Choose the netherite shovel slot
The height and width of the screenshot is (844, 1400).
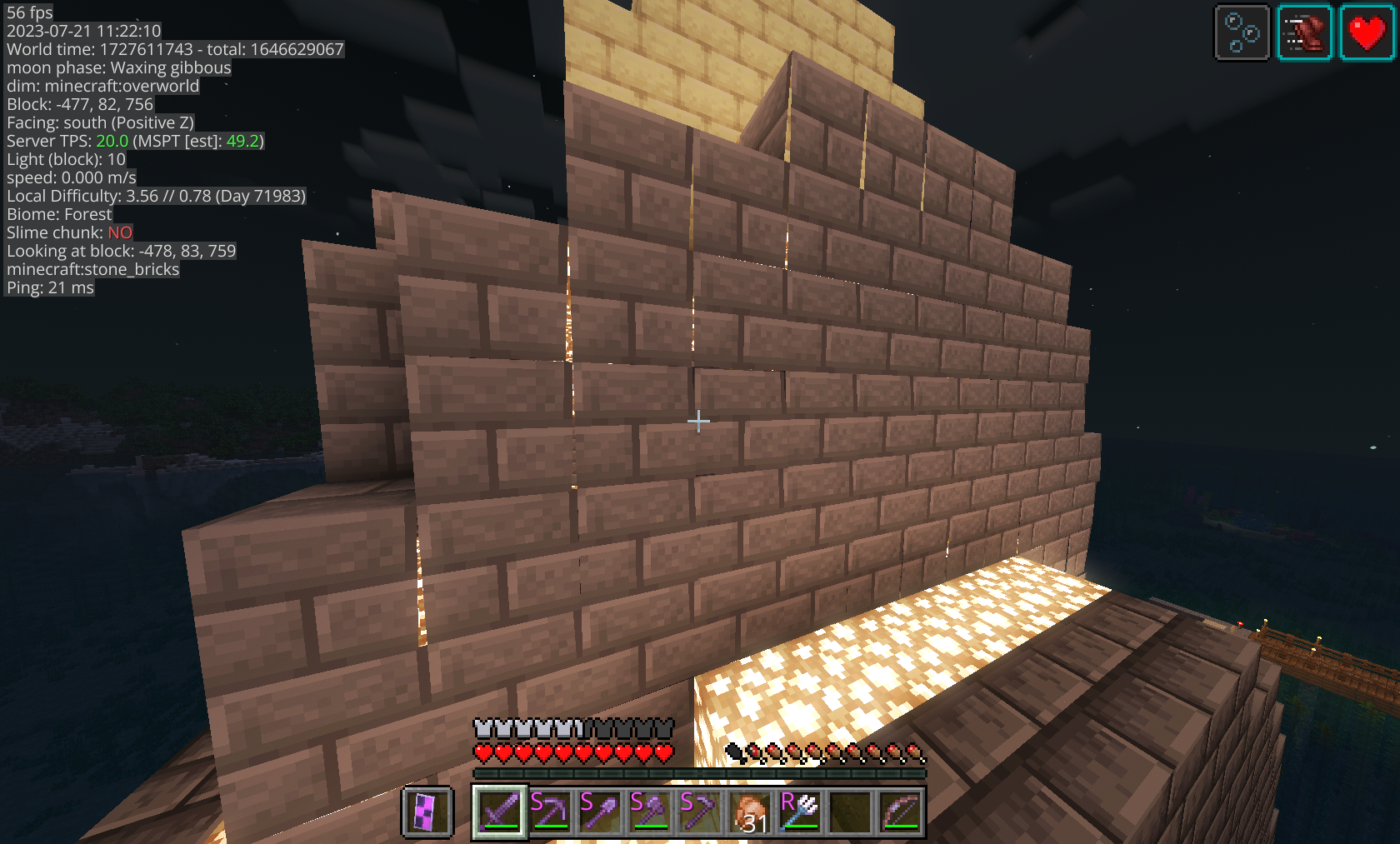click(600, 812)
